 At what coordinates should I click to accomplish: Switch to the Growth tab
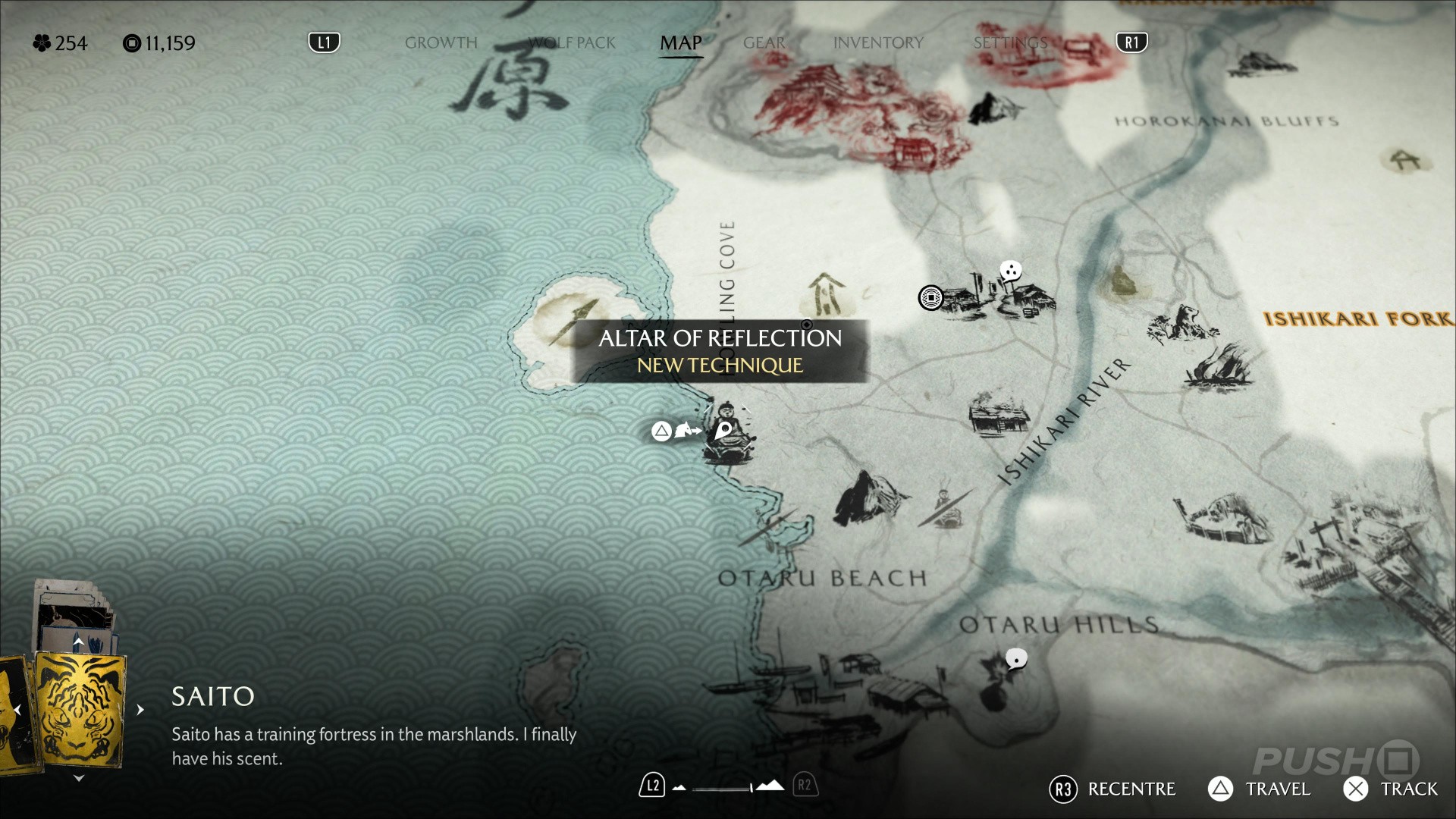pos(441,43)
